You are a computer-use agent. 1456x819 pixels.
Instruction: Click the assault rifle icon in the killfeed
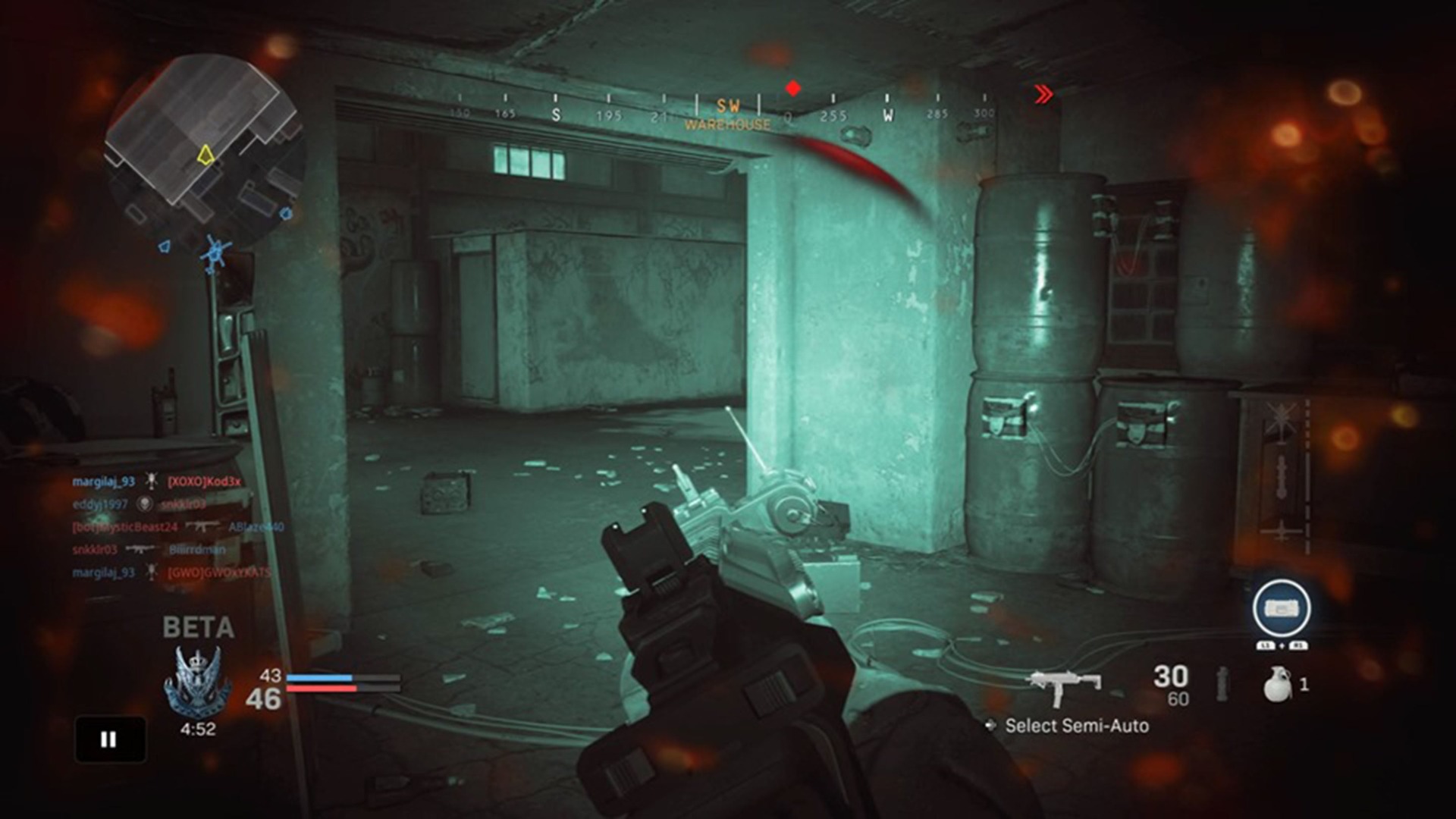click(202, 527)
